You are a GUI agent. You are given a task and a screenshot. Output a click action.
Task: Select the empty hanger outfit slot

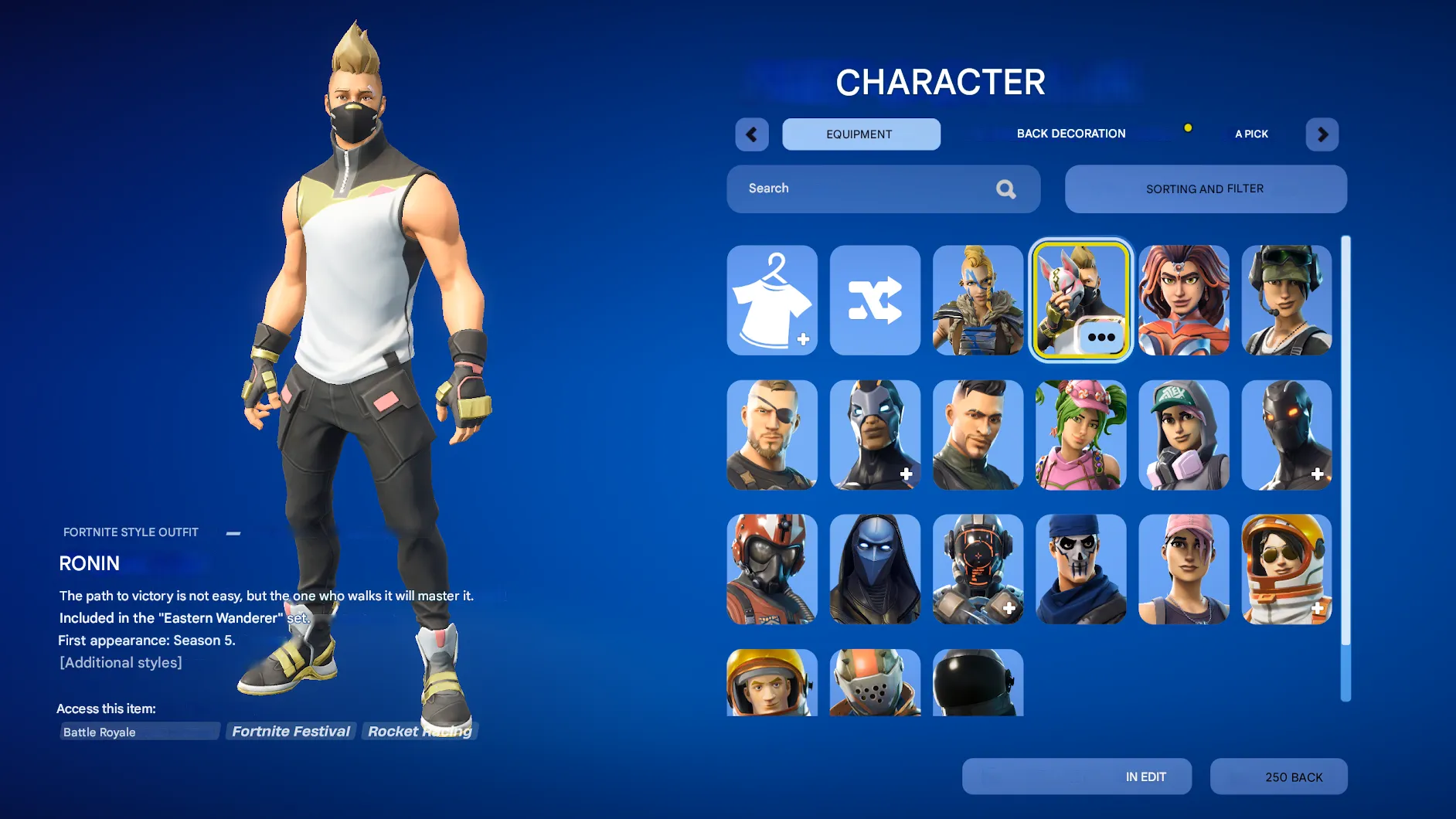[772, 301]
